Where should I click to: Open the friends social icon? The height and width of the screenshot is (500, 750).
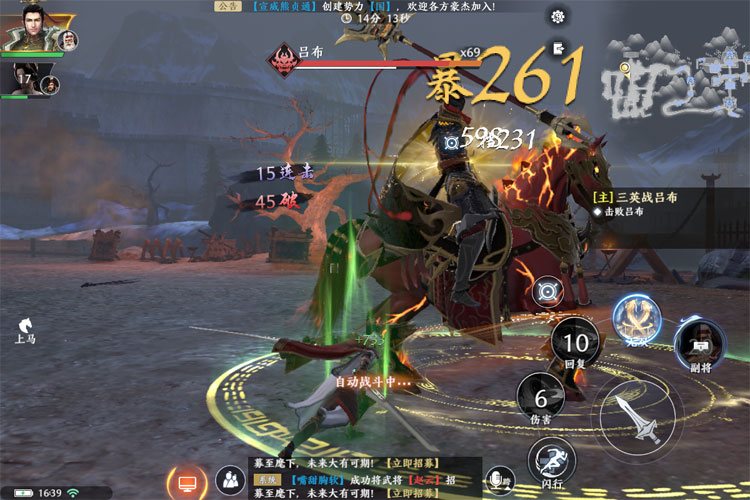[x=231, y=481]
